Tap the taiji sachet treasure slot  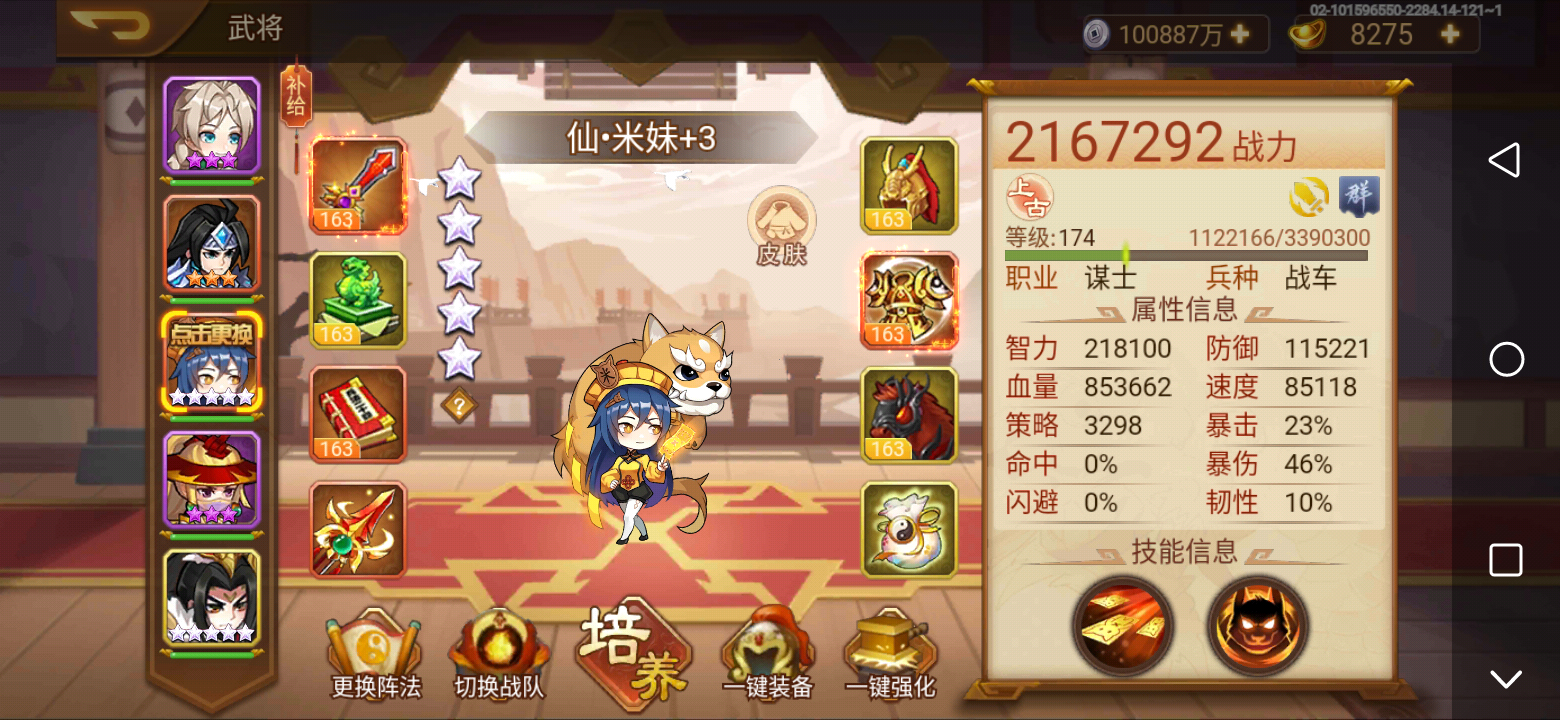tap(908, 528)
